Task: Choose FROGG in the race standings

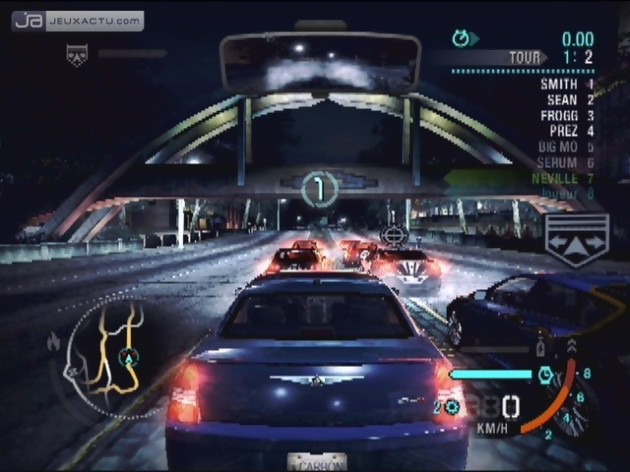Action: 566,115
